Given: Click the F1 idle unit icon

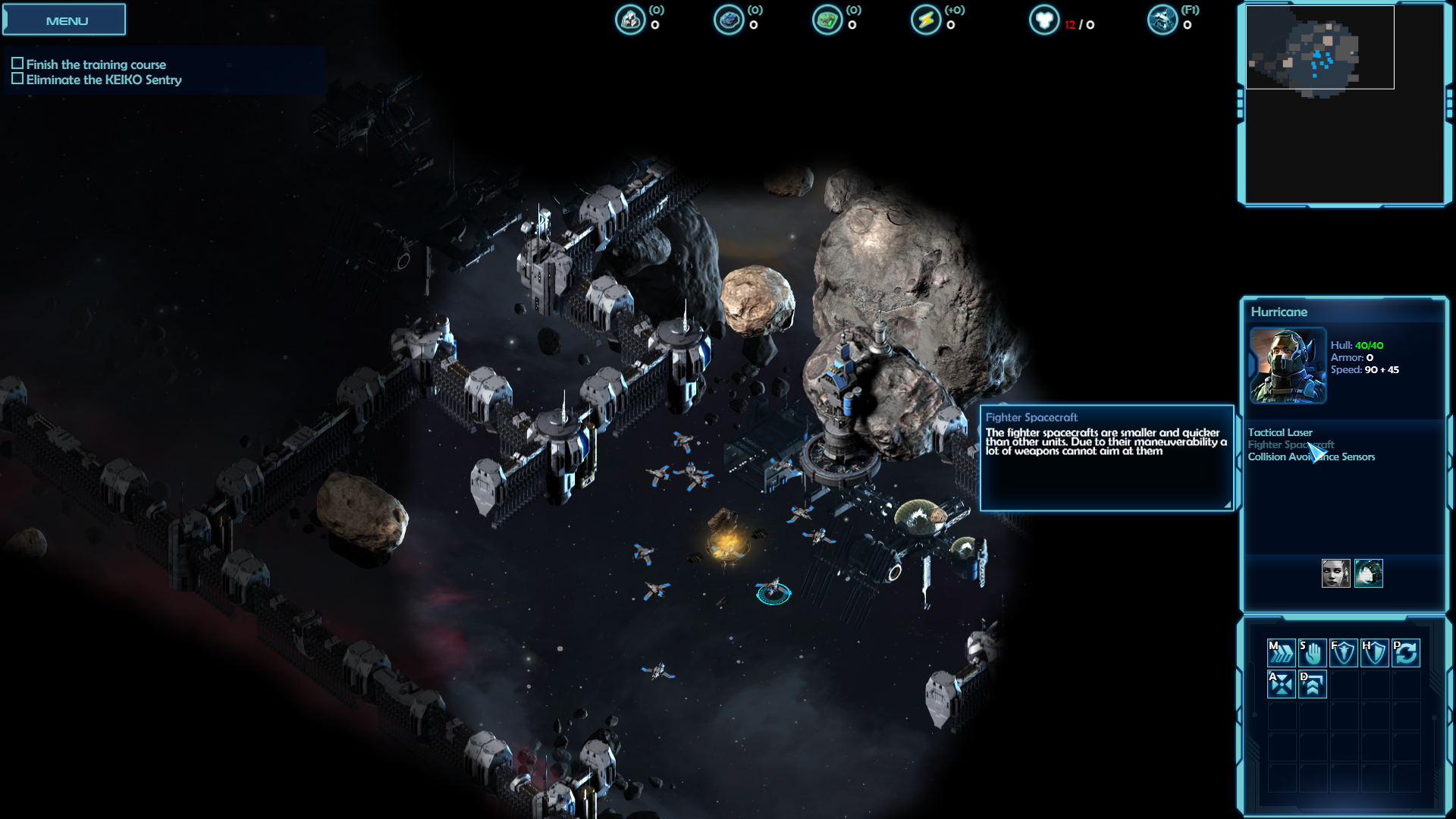Looking at the screenshot, I should coord(1163,20).
